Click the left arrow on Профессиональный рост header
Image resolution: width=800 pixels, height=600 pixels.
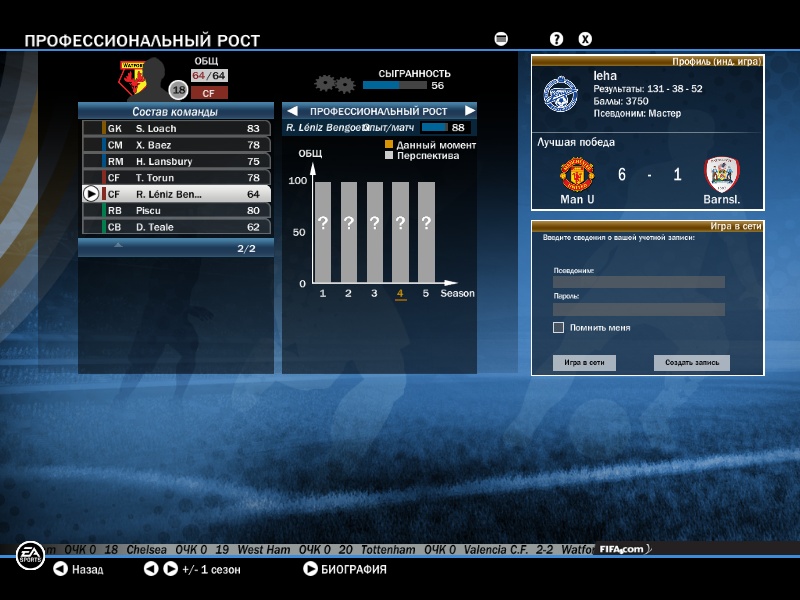[293, 111]
